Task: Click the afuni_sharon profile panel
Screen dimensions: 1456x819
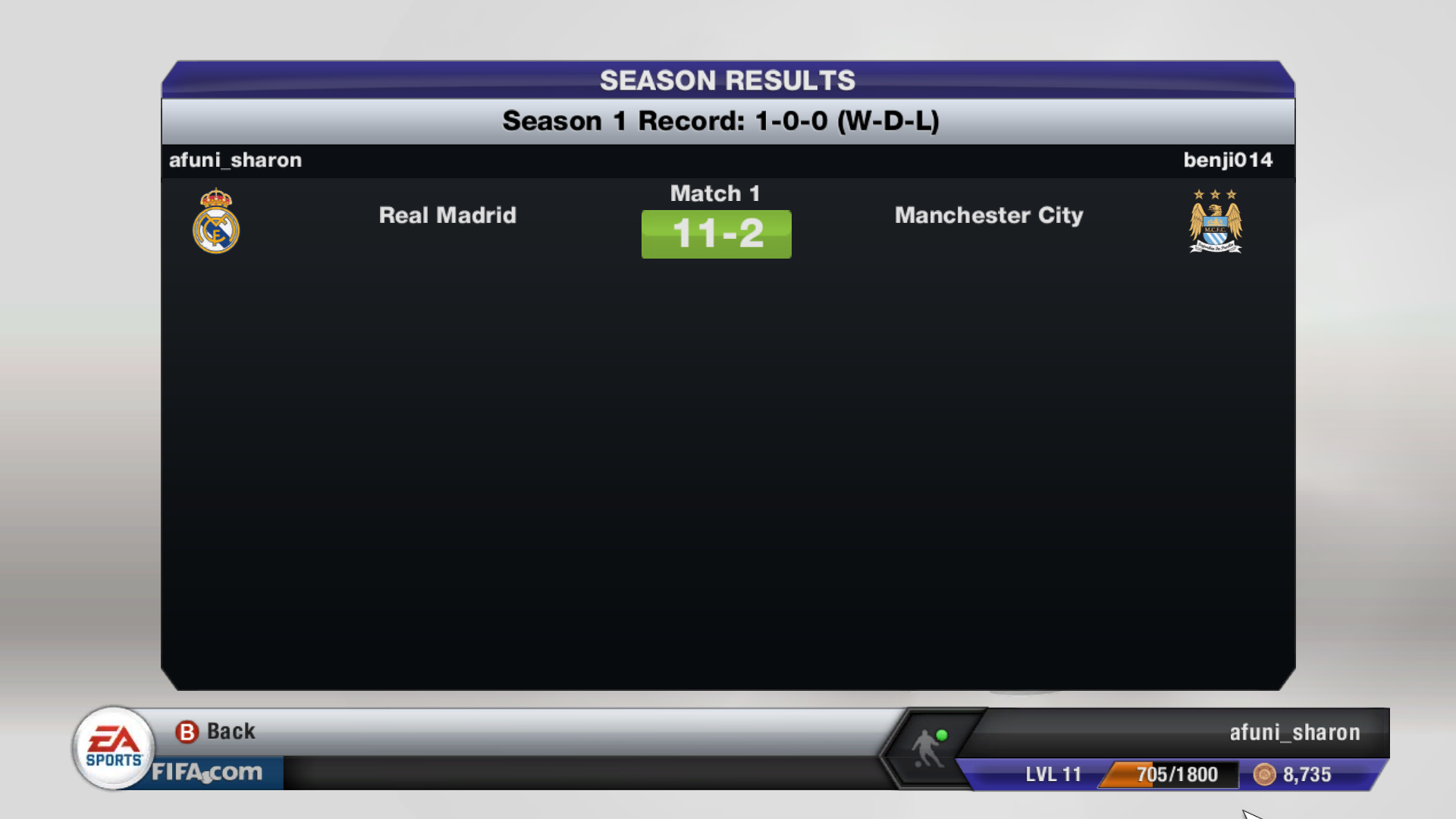Action: (x=1294, y=733)
